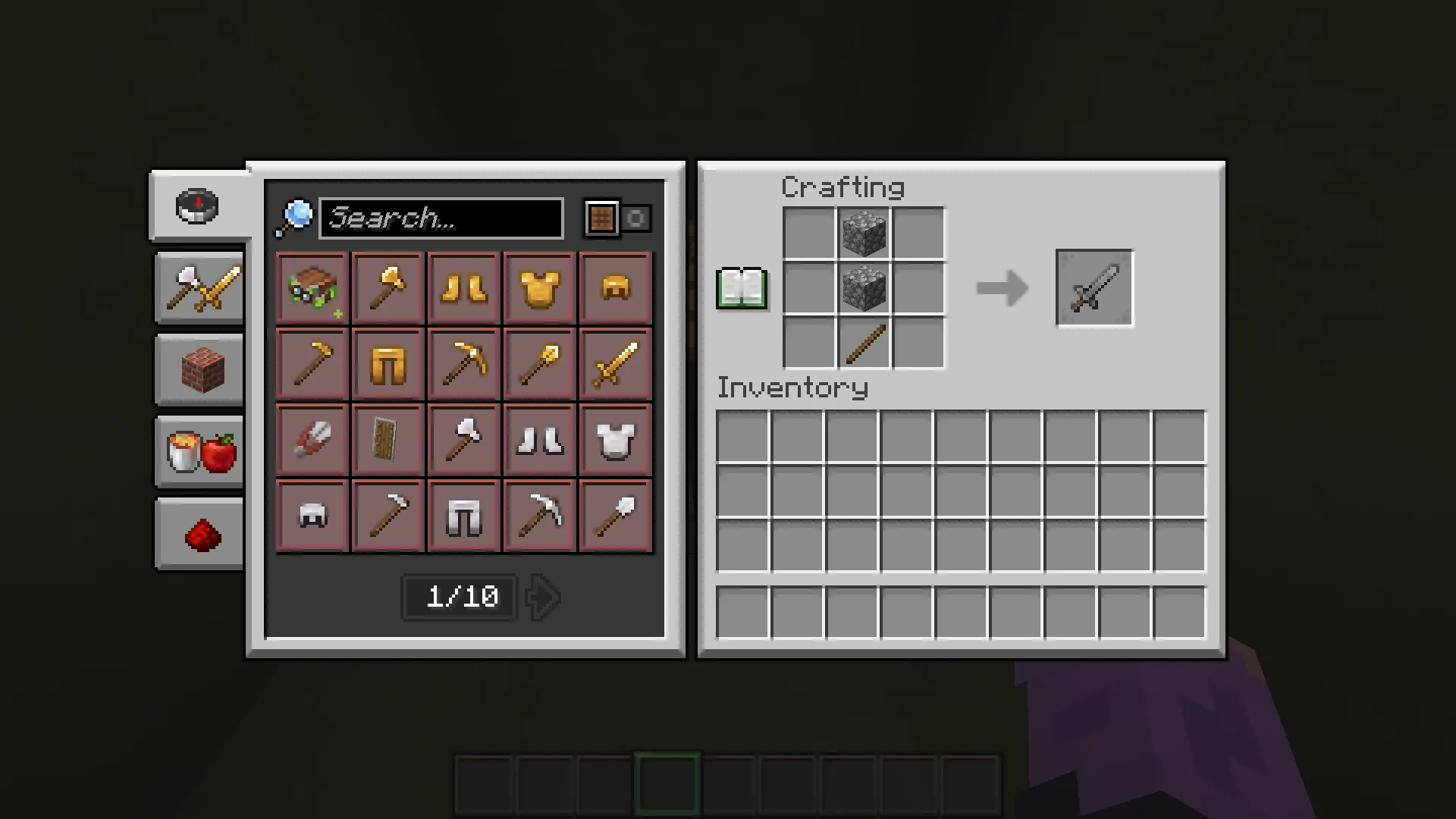The width and height of the screenshot is (1456, 819).
Task: Close the recipe book with the green book
Action: click(741, 288)
